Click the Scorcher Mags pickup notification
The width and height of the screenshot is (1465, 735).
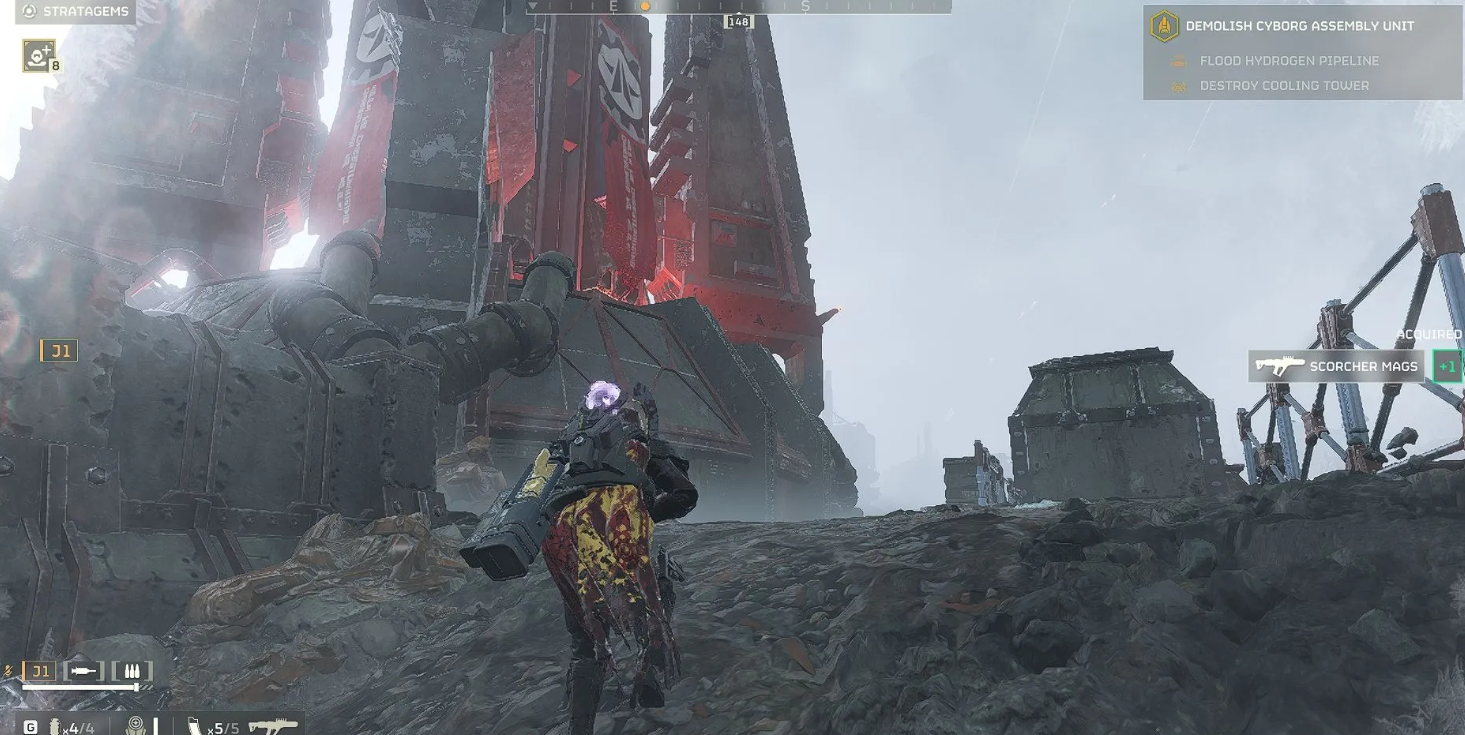(1336, 367)
